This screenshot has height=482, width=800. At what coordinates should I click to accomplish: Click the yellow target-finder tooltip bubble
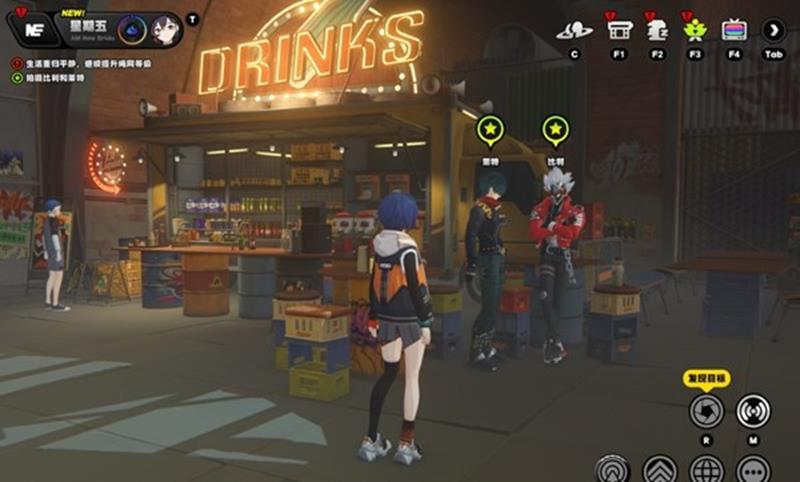pyautogui.click(x=707, y=378)
